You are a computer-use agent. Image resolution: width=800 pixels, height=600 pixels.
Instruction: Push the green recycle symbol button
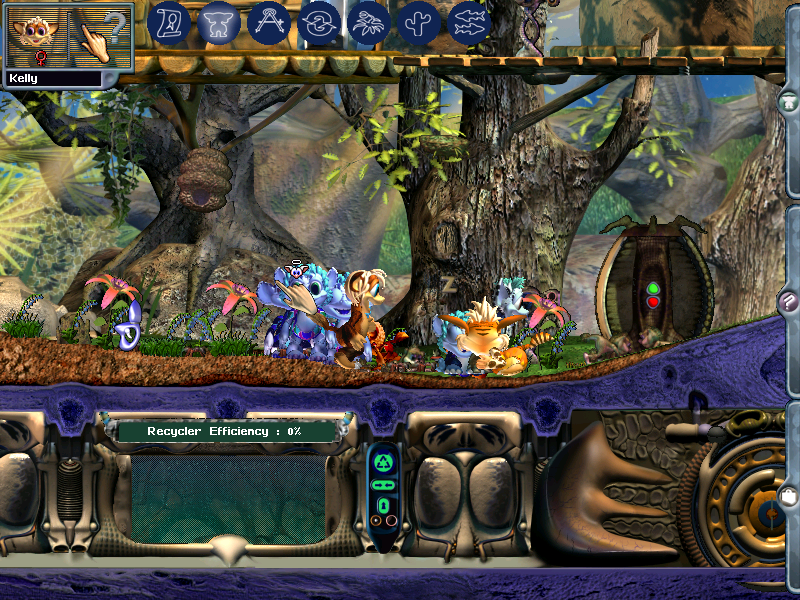click(384, 463)
